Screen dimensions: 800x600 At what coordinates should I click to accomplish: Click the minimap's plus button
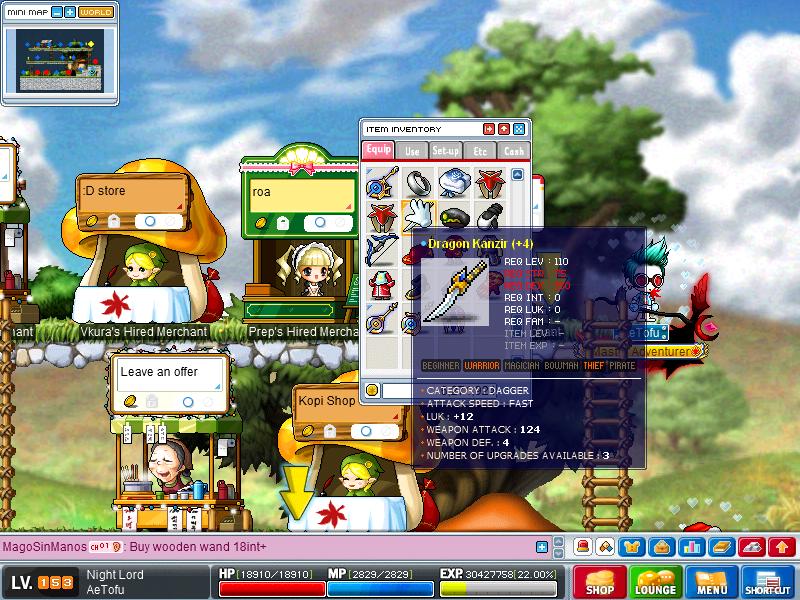coord(69,12)
